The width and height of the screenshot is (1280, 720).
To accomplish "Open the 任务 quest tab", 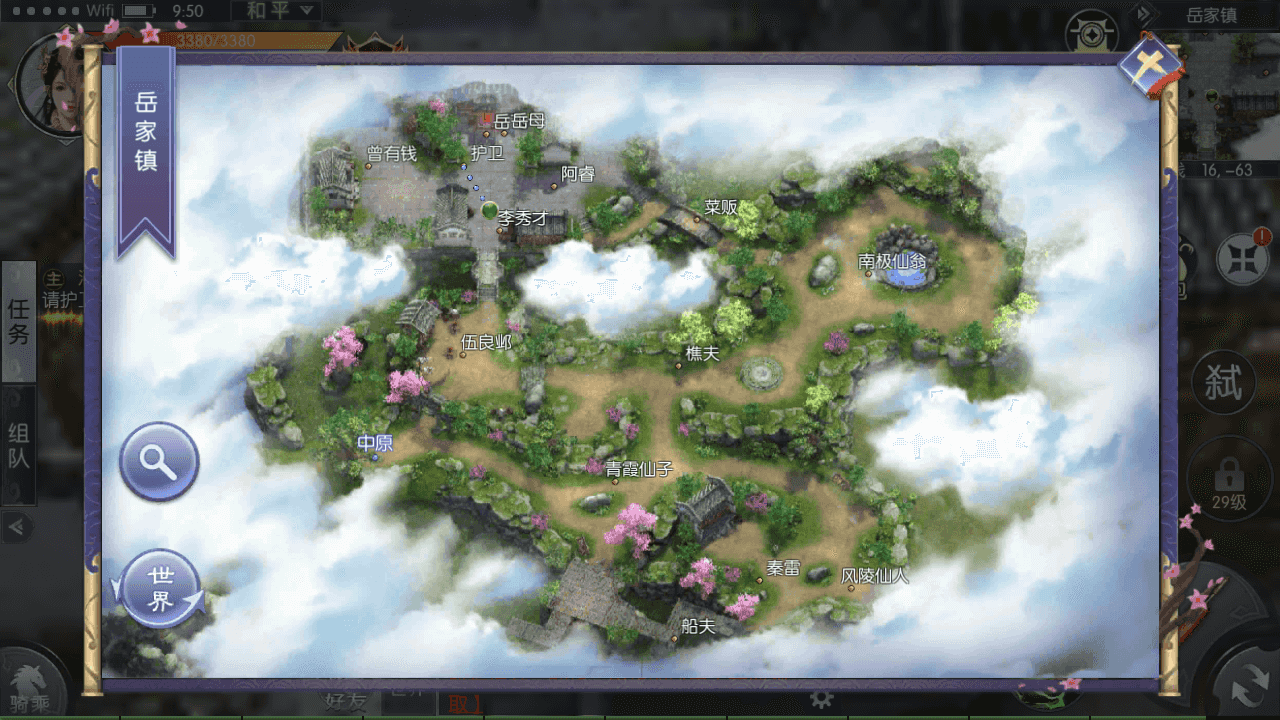I will pyautogui.click(x=19, y=322).
